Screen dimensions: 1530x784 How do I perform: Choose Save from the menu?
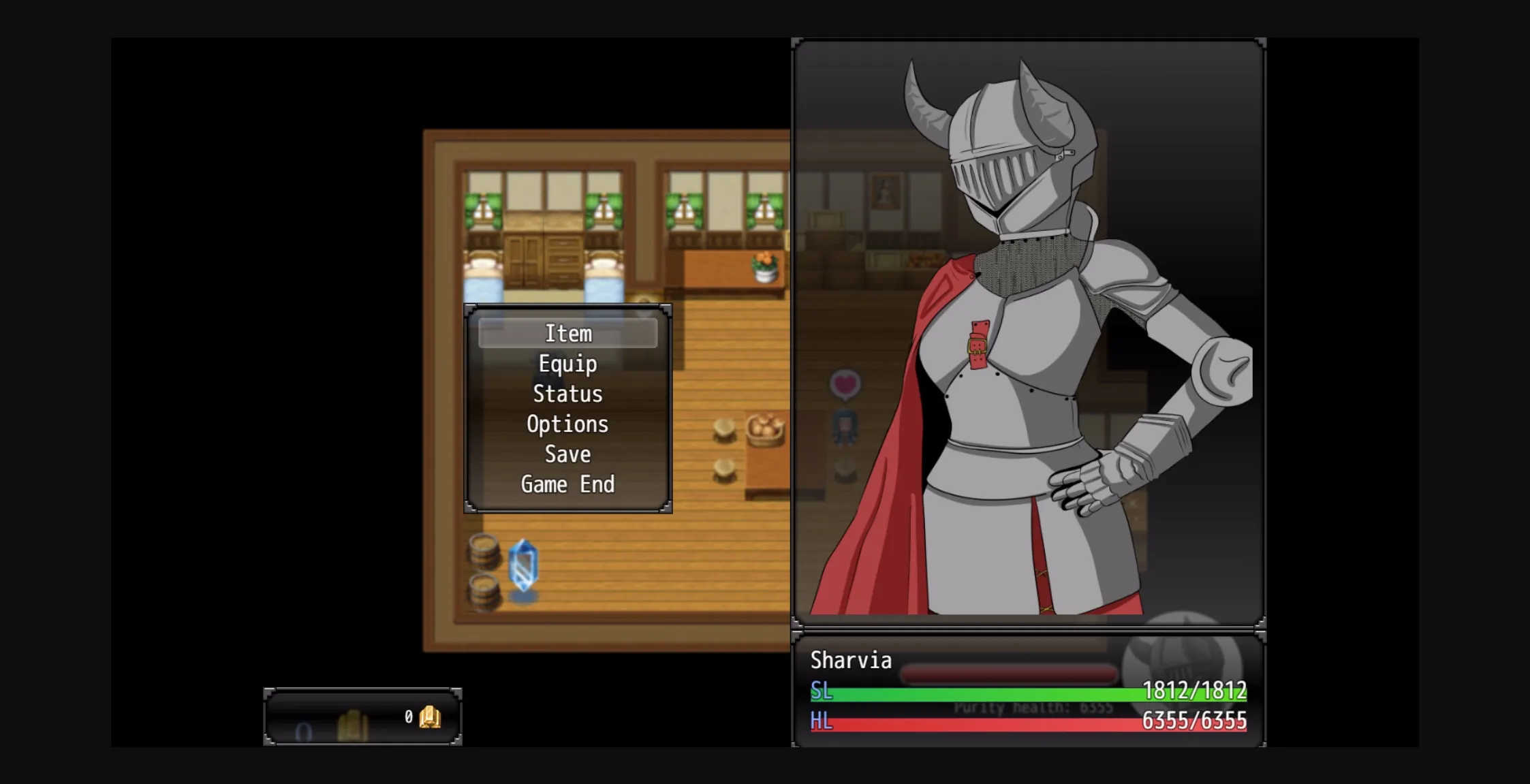tap(567, 454)
